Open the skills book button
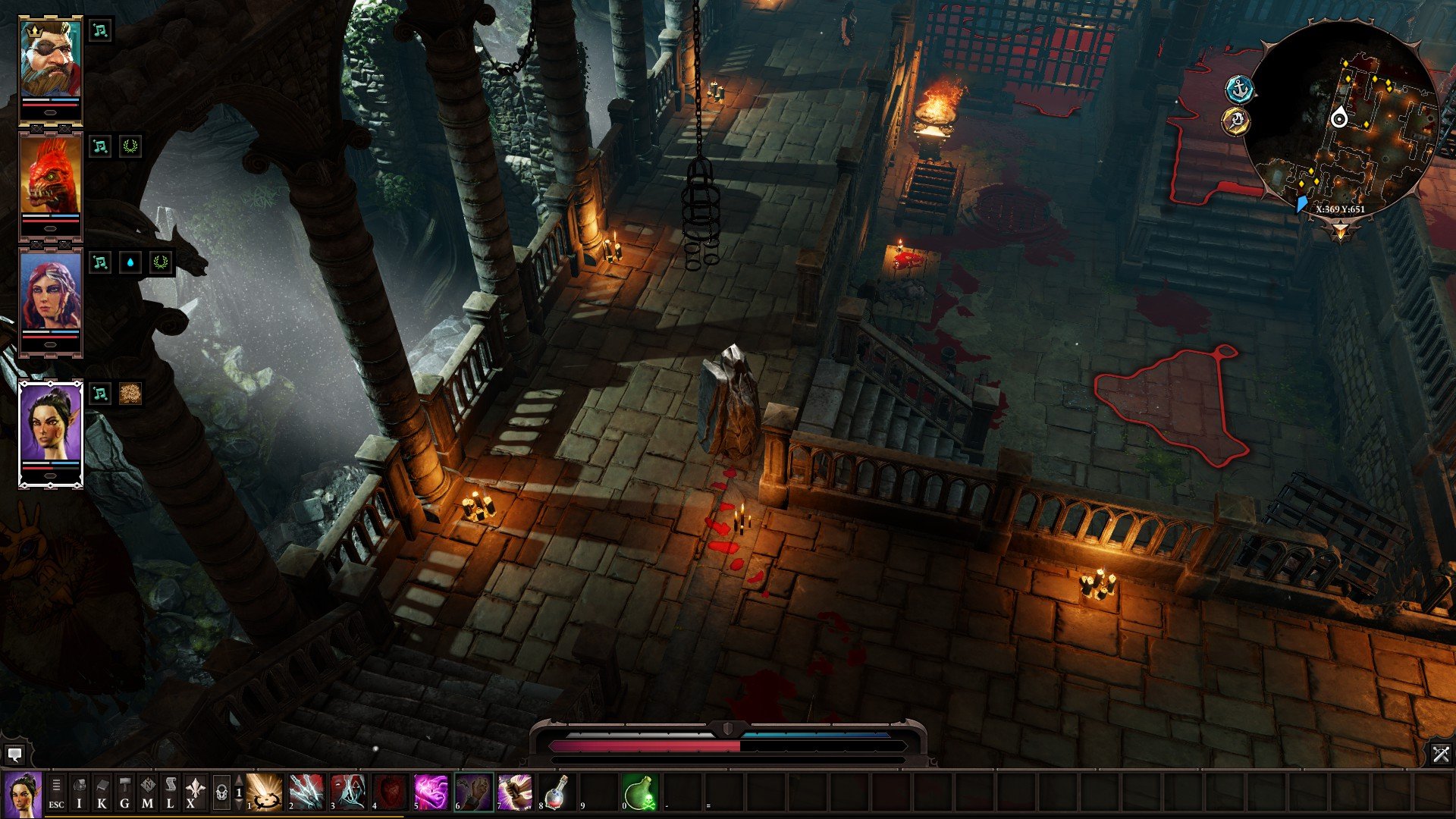 102,792
